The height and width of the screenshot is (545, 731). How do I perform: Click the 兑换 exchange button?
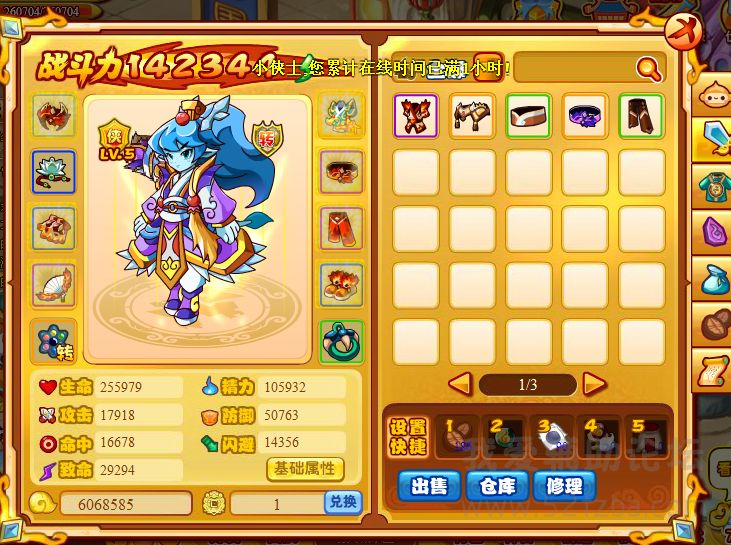point(342,503)
